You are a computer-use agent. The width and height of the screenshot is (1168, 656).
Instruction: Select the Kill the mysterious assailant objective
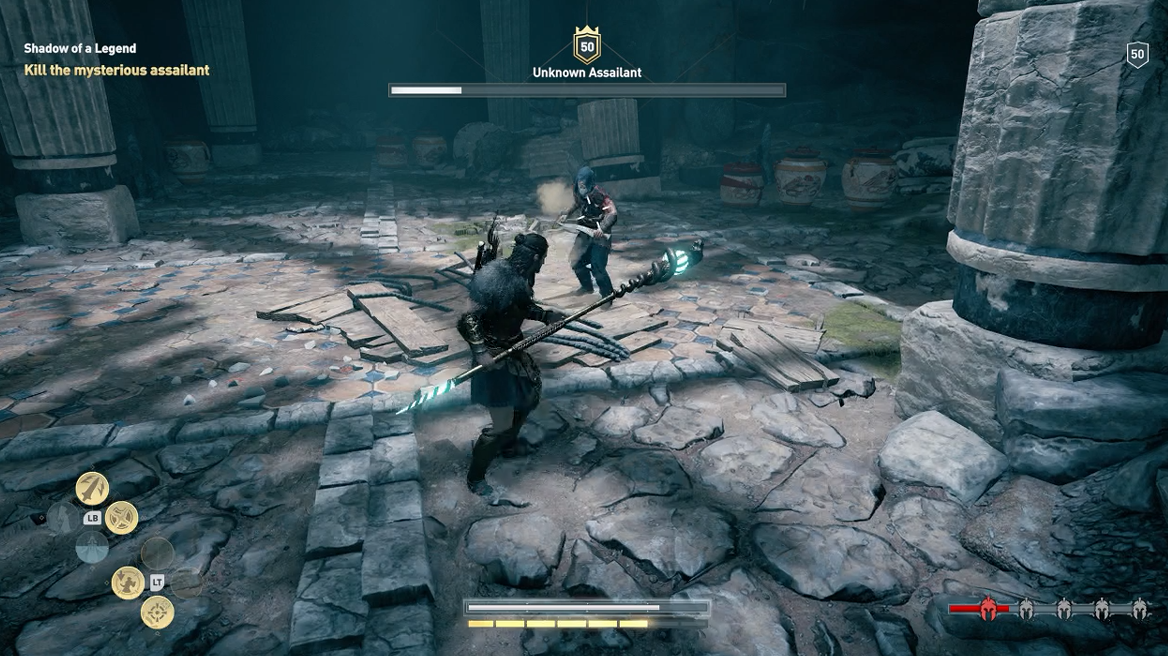(117, 70)
